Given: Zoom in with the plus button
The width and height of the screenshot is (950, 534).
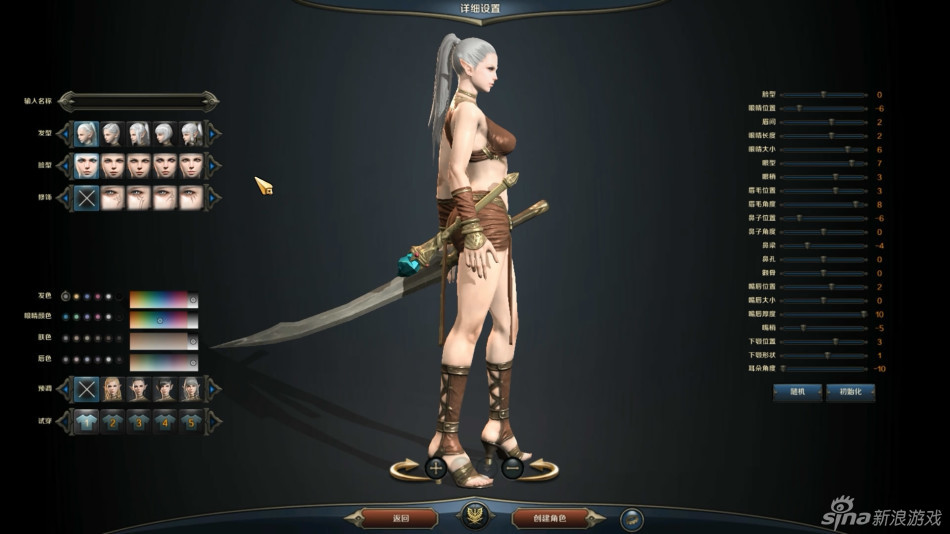Looking at the screenshot, I should coord(435,467).
